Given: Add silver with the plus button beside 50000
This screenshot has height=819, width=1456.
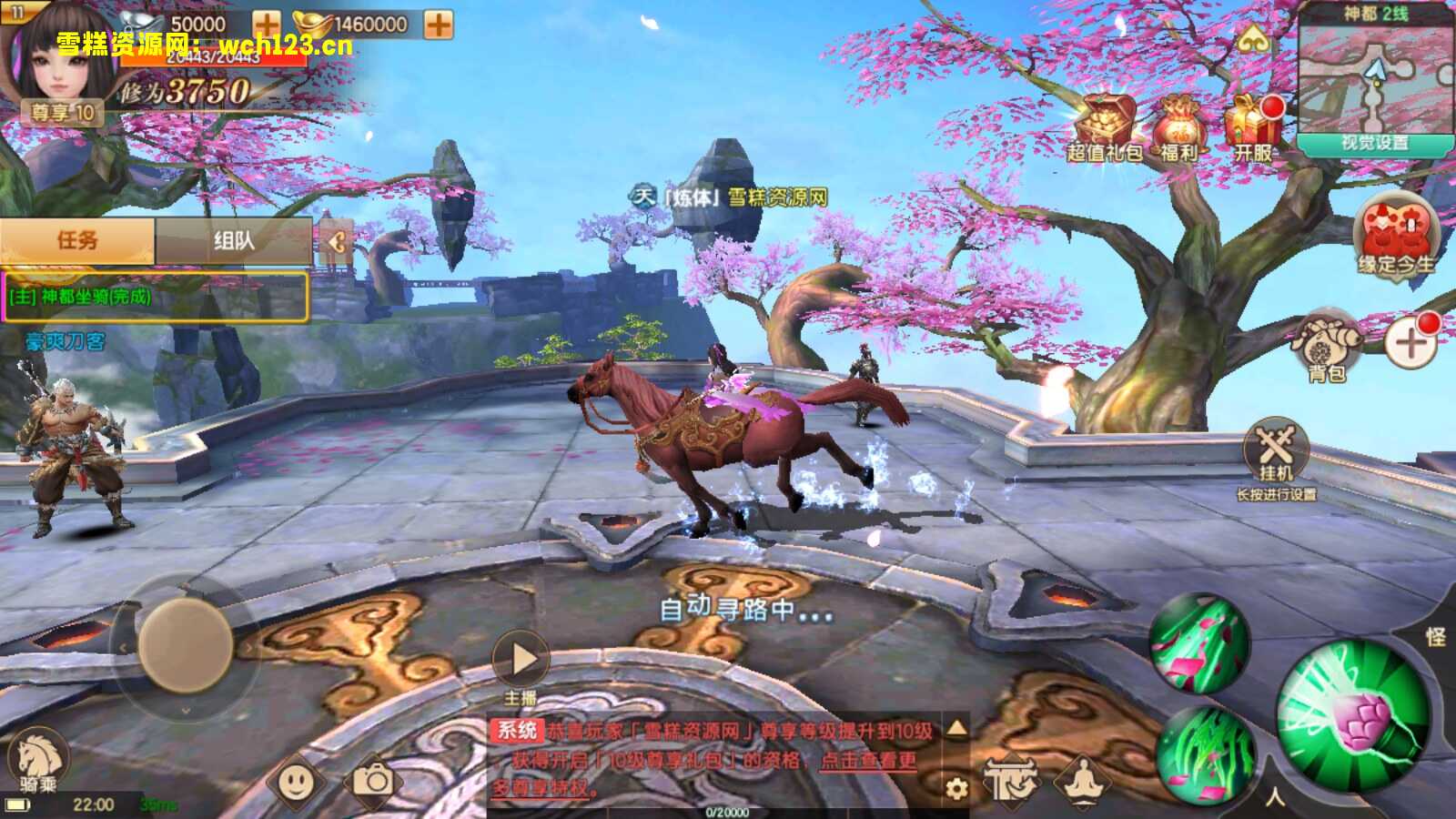Looking at the screenshot, I should (x=267, y=25).
